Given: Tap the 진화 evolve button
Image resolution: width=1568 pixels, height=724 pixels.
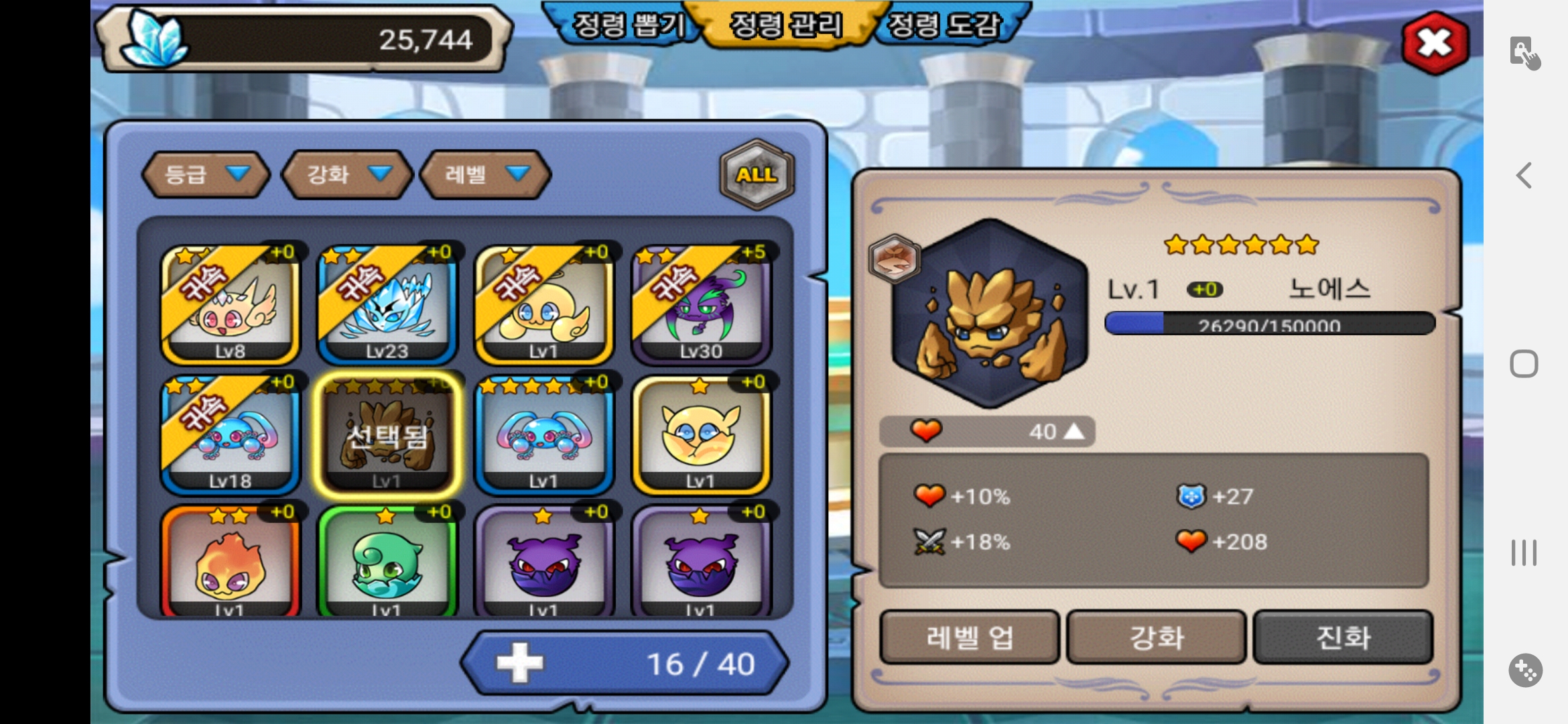Looking at the screenshot, I should tap(1343, 637).
